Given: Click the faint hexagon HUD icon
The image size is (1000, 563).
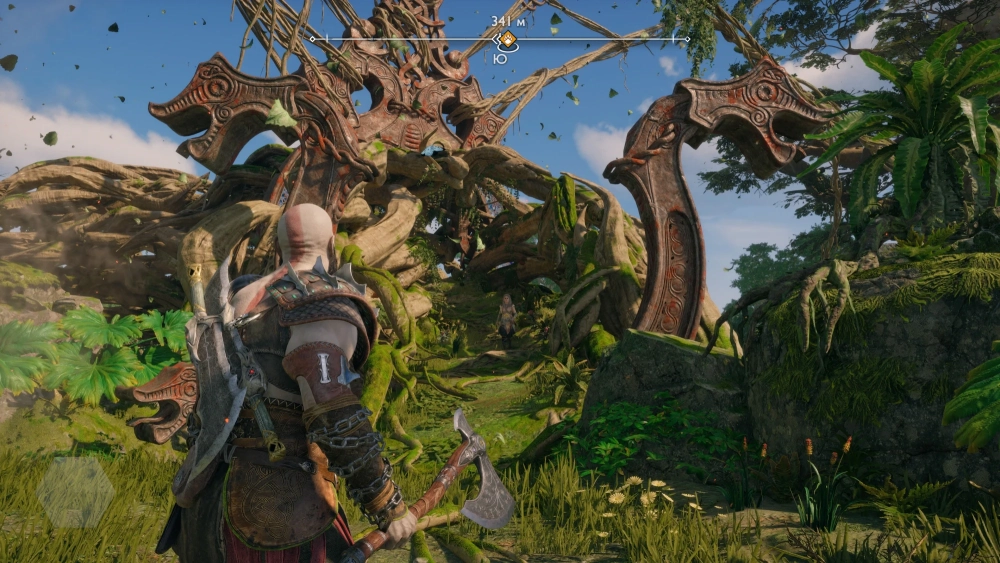Looking at the screenshot, I should (x=76, y=492).
